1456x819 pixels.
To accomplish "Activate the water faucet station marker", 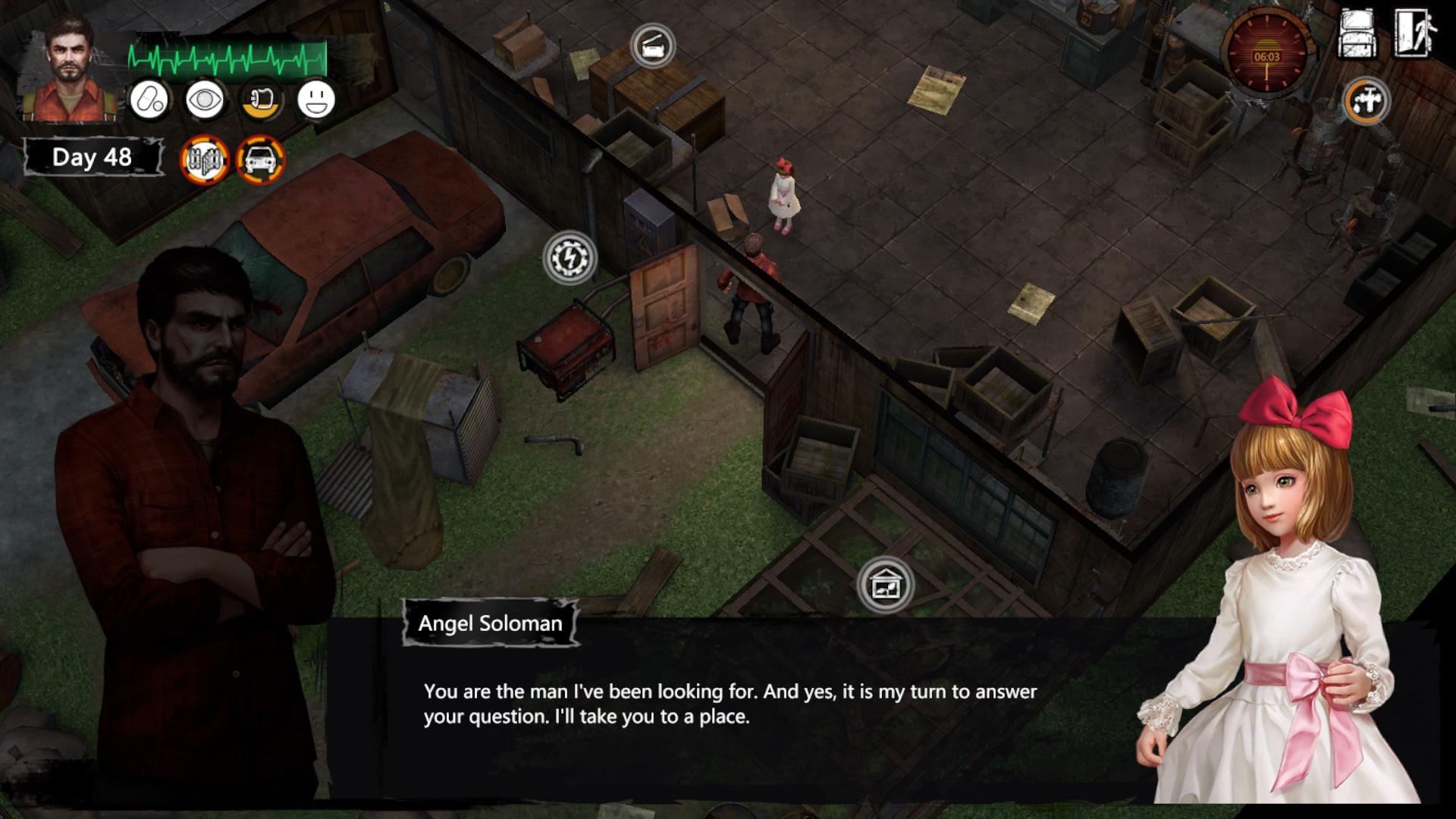I will pos(1367,101).
